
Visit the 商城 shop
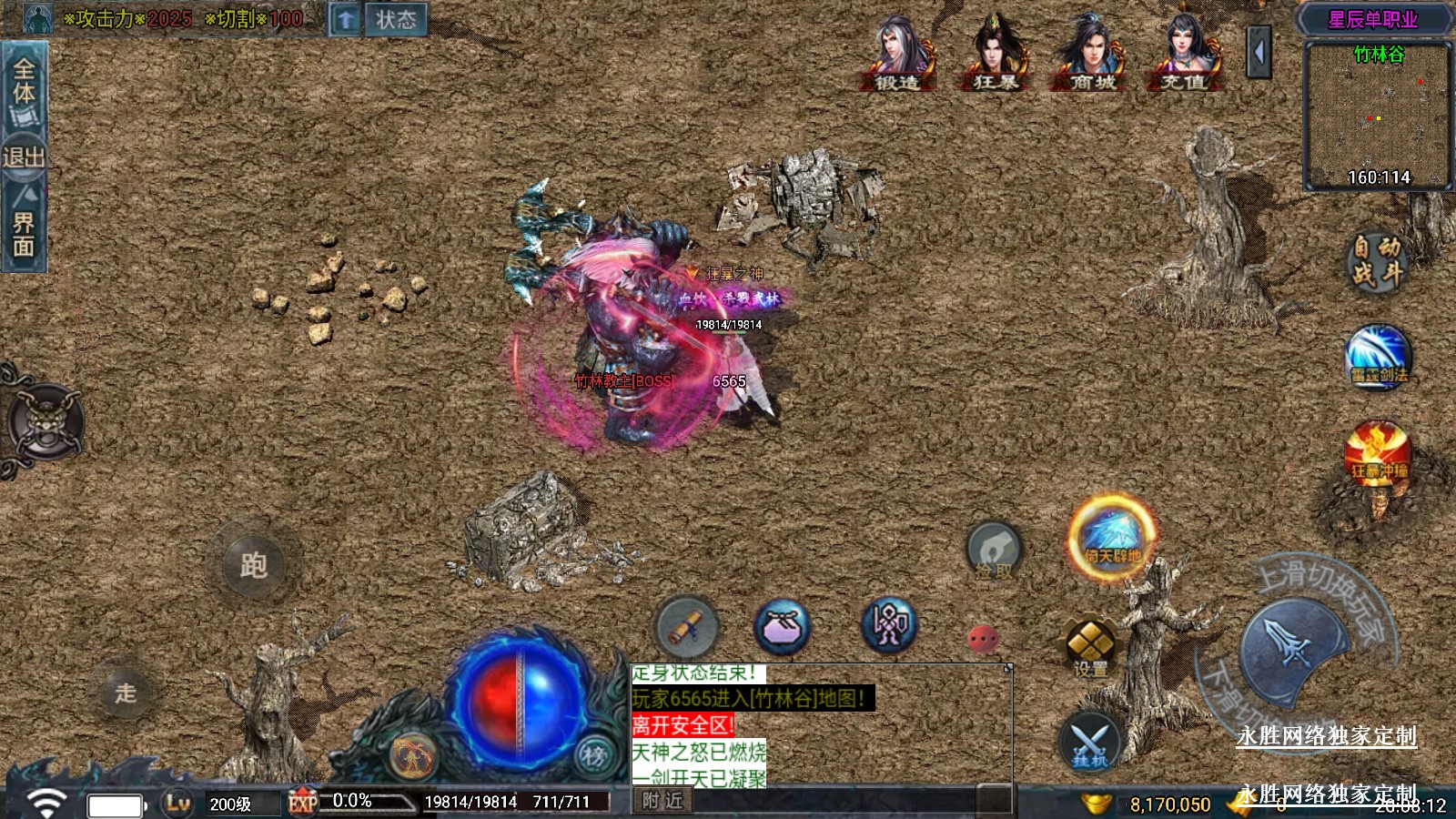click(1092, 55)
